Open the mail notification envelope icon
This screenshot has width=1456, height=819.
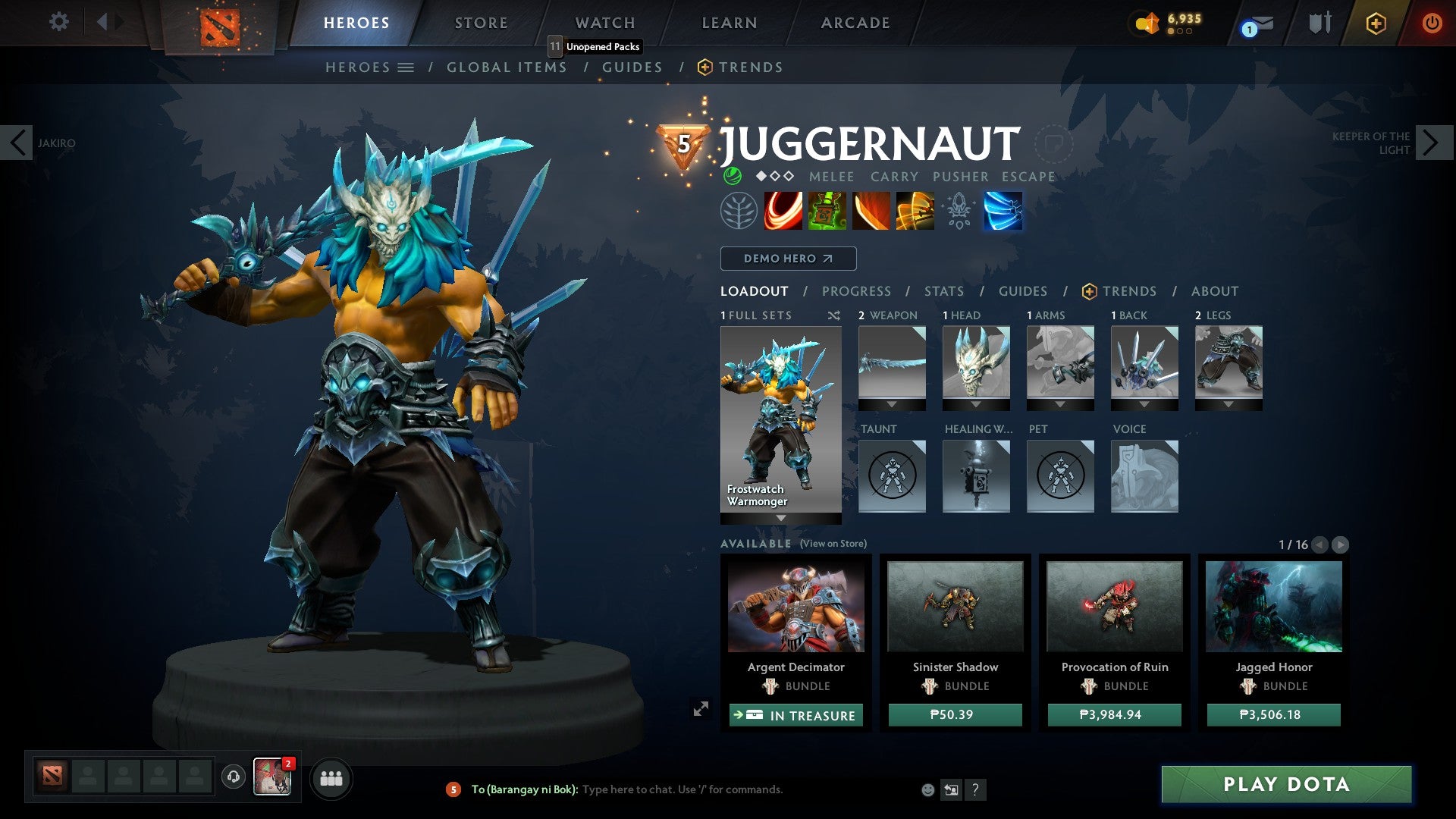click(x=1259, y=23)
